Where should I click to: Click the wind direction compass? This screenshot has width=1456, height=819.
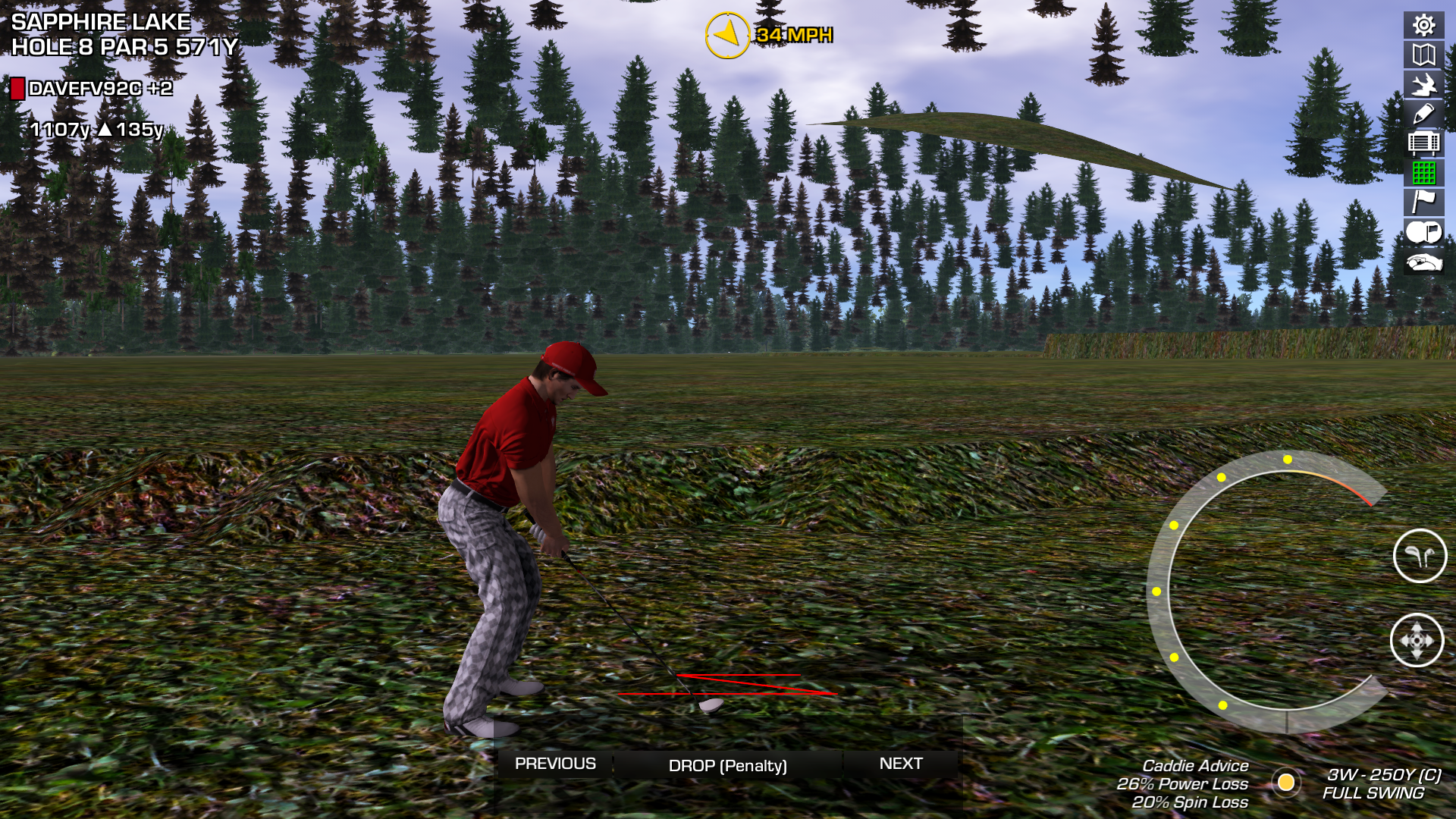point(727,35)
